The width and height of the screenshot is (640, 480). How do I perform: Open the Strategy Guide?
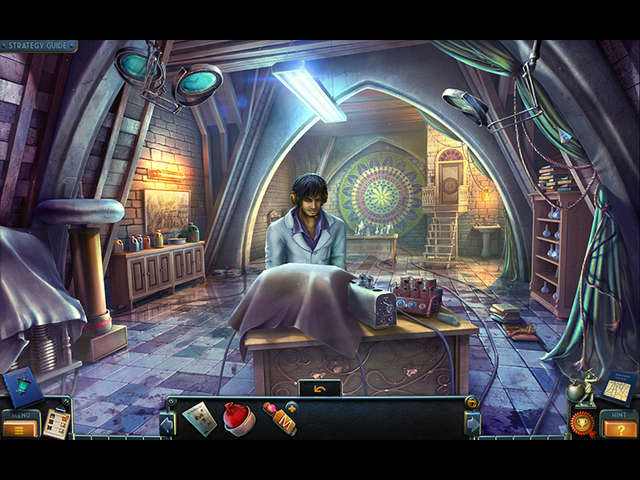38,46
